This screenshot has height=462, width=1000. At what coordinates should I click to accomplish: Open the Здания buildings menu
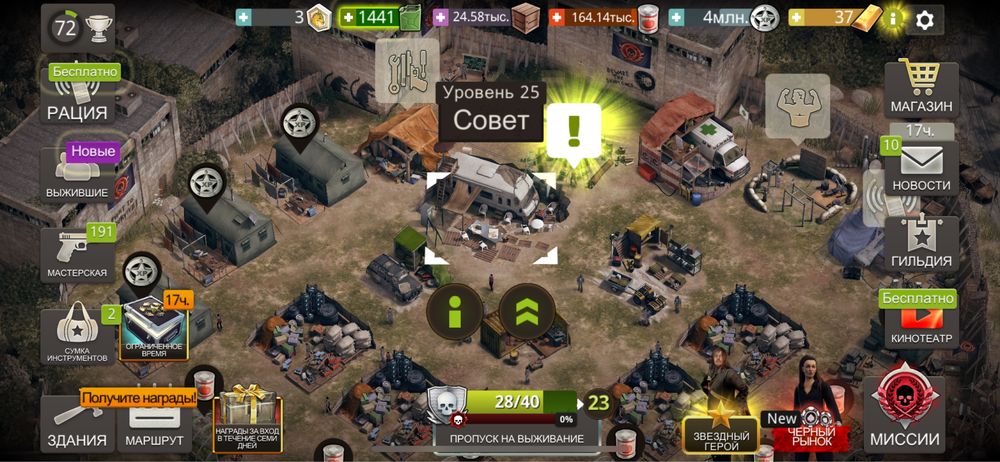pyautogui.click(x=77, y=426)
